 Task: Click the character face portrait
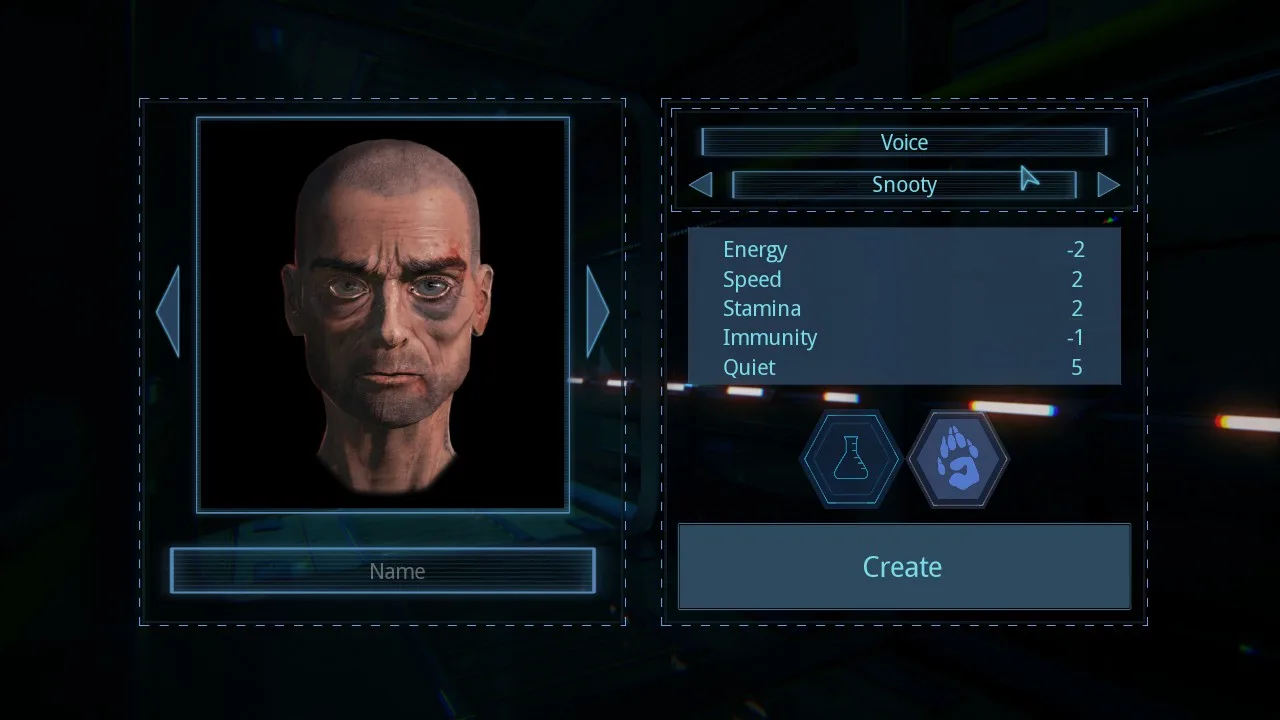[x=383, y=314]
